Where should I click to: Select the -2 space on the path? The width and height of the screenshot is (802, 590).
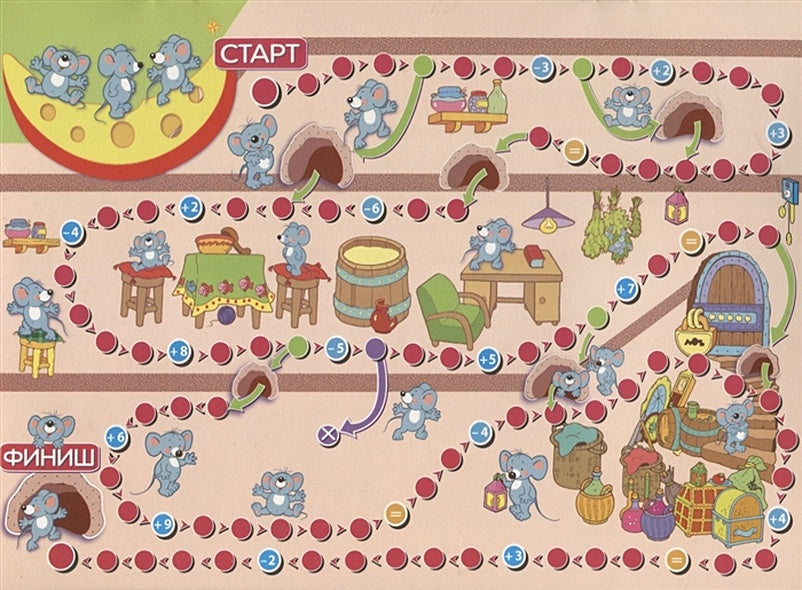[267, 558]
